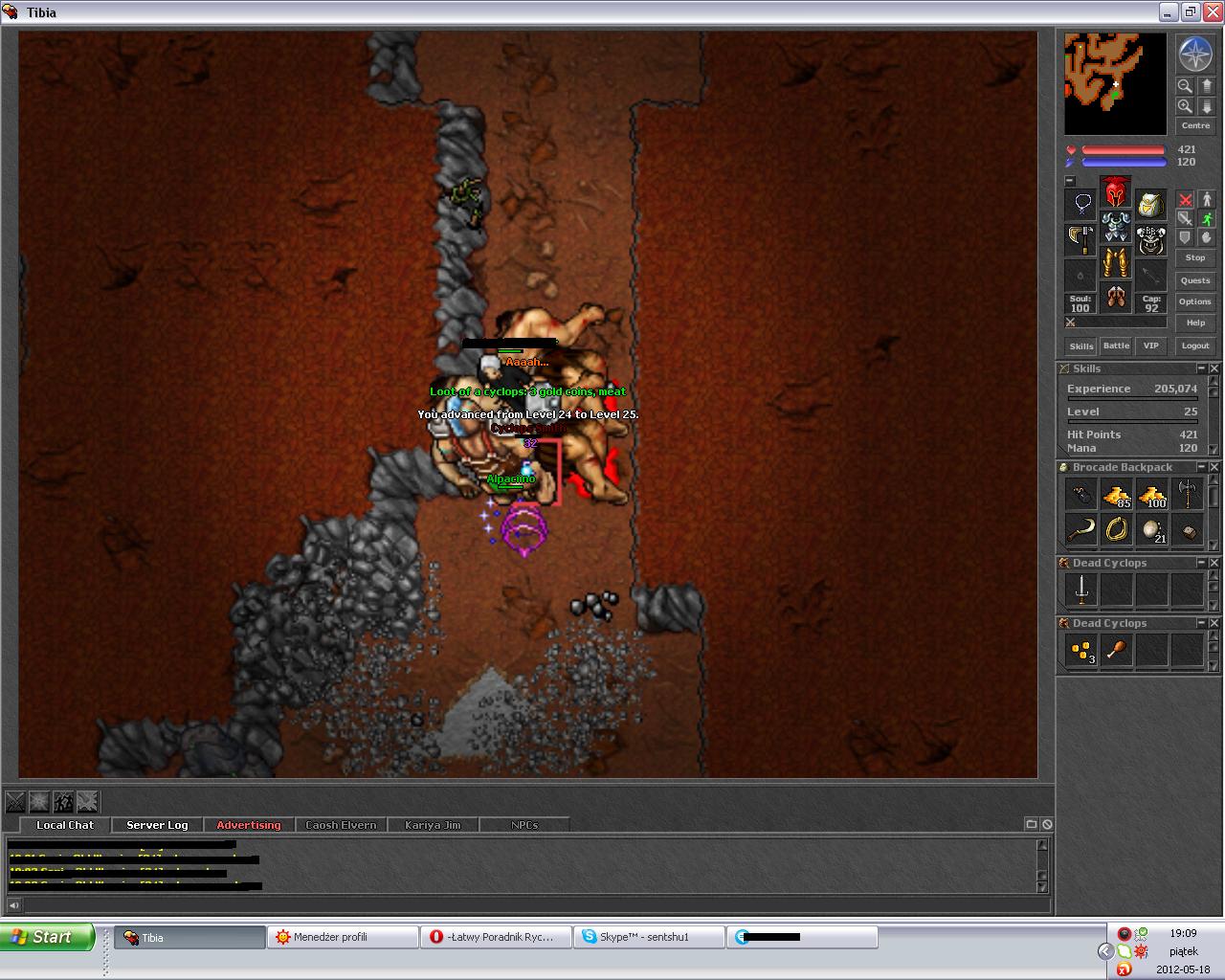
Task: Close the Brocade Backpack window
Action: pyautogui.click(x=1214, y=467)
